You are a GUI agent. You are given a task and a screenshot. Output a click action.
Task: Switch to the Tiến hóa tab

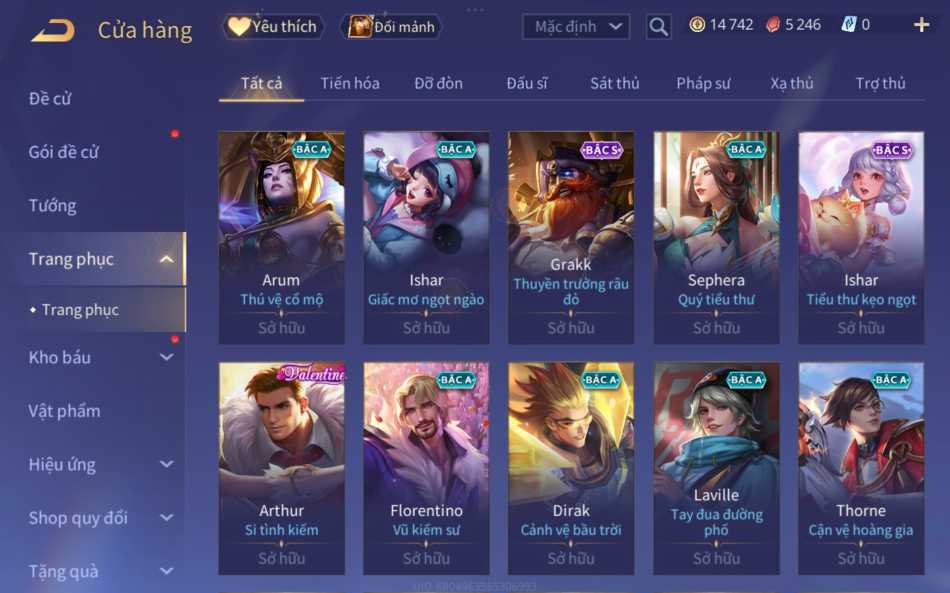point(350,83)
